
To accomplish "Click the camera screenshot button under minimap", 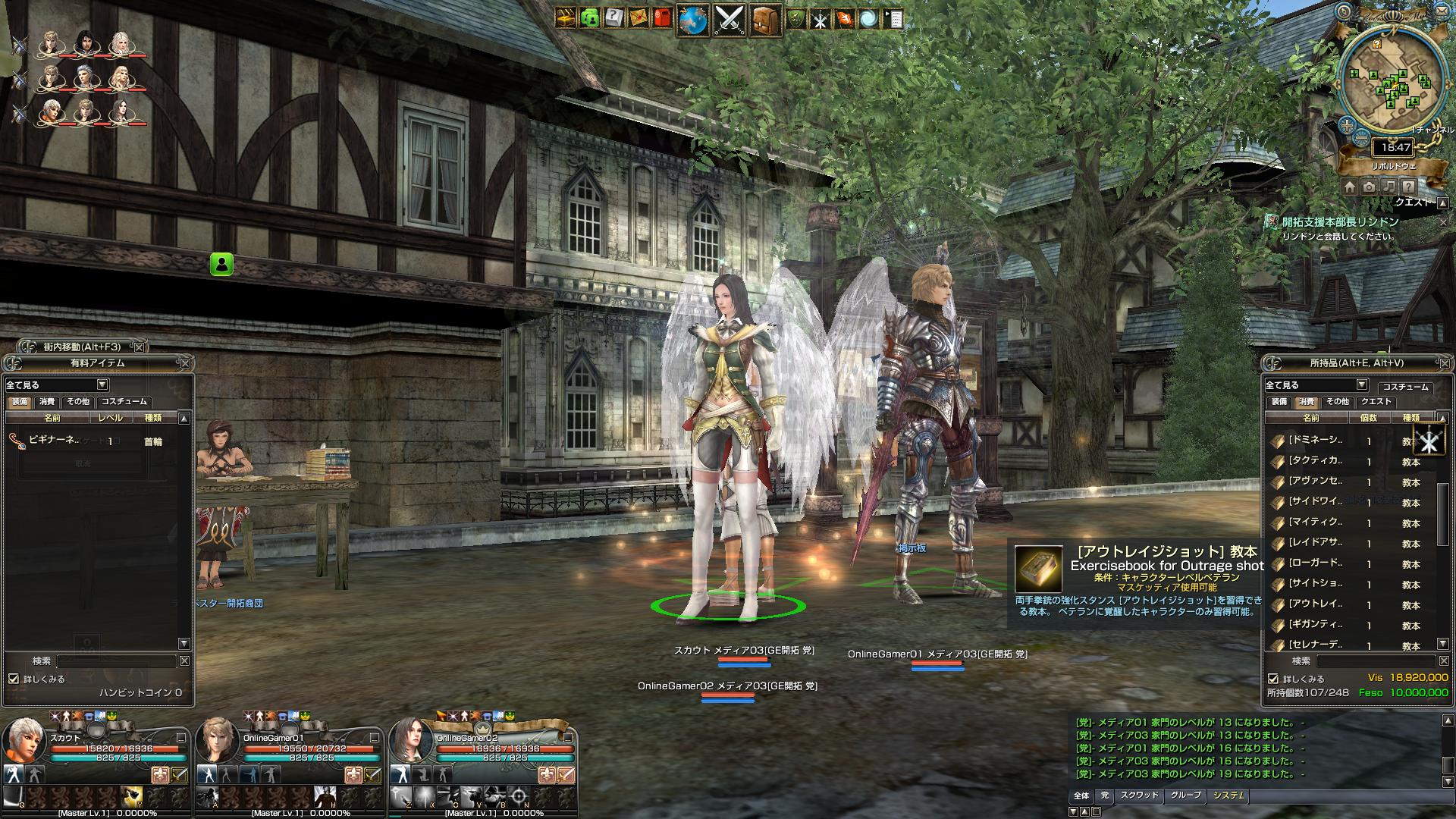I will point(1369,187).
